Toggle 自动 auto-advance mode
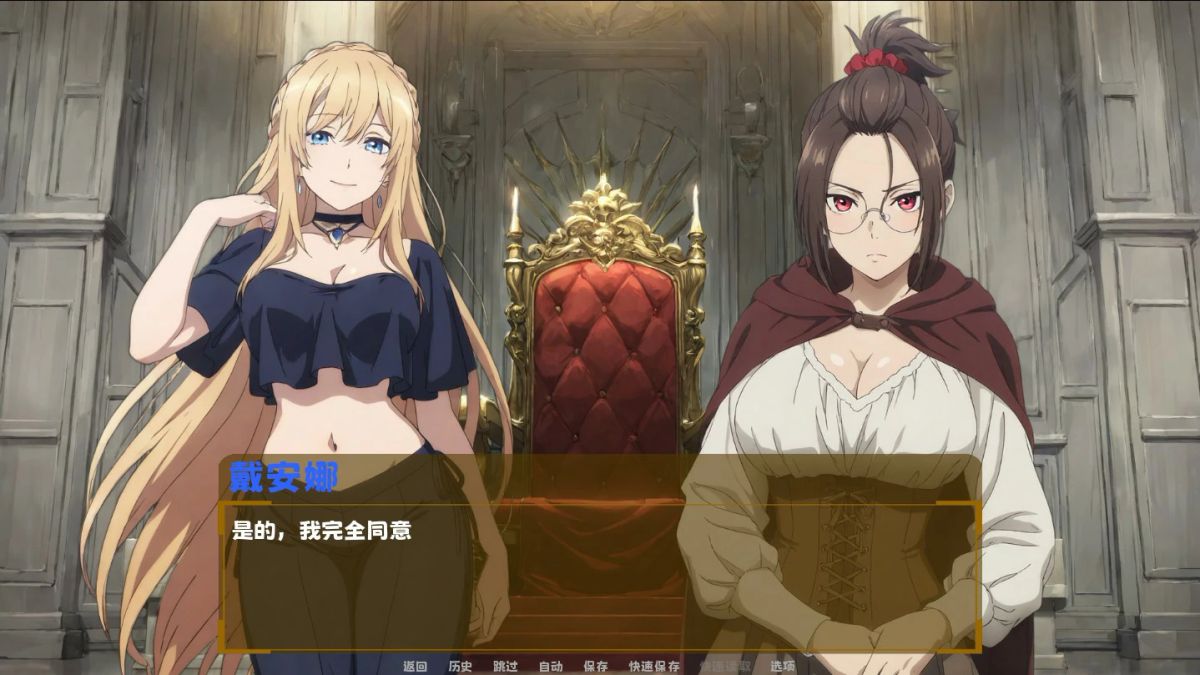This screenshot has height=675, width=1200. point(550,666)
